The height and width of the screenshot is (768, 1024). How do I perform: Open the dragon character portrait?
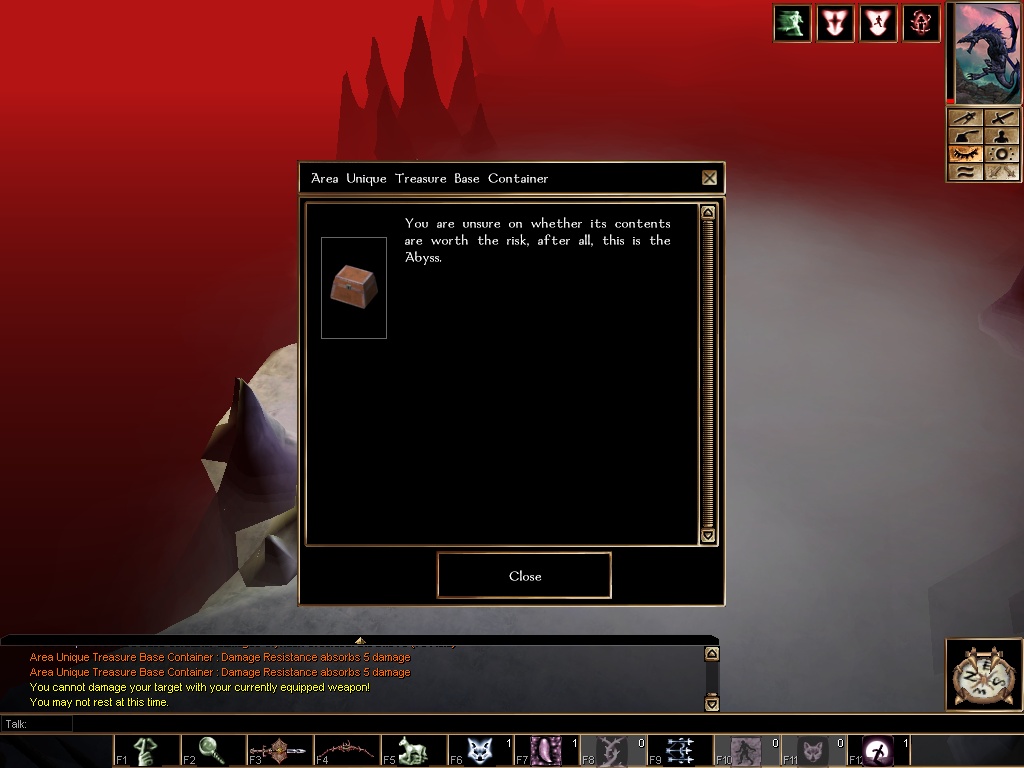click(987, 54)
